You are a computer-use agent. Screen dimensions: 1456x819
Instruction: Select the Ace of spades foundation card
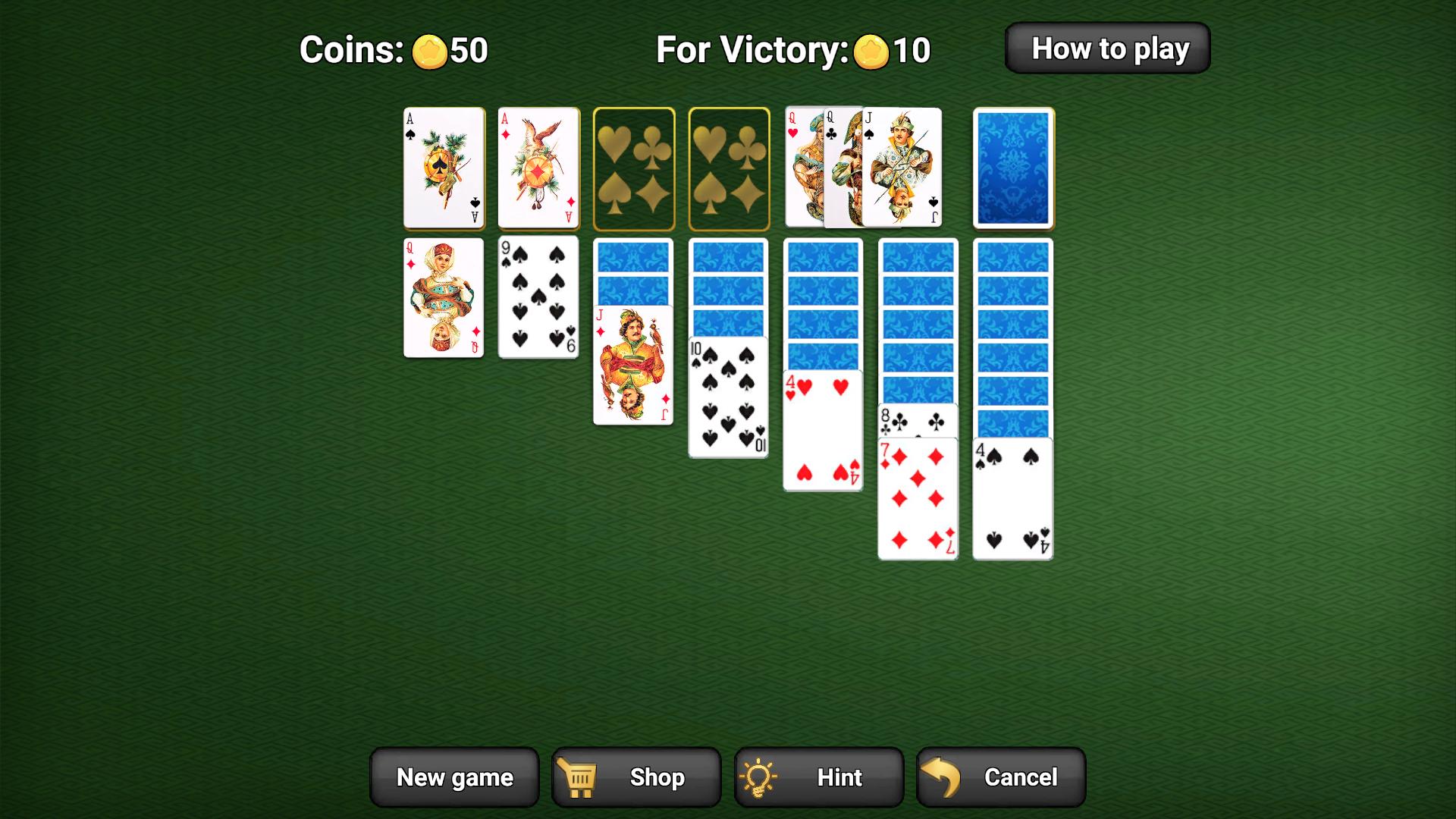pyautogui.click(x=444, y=167)
